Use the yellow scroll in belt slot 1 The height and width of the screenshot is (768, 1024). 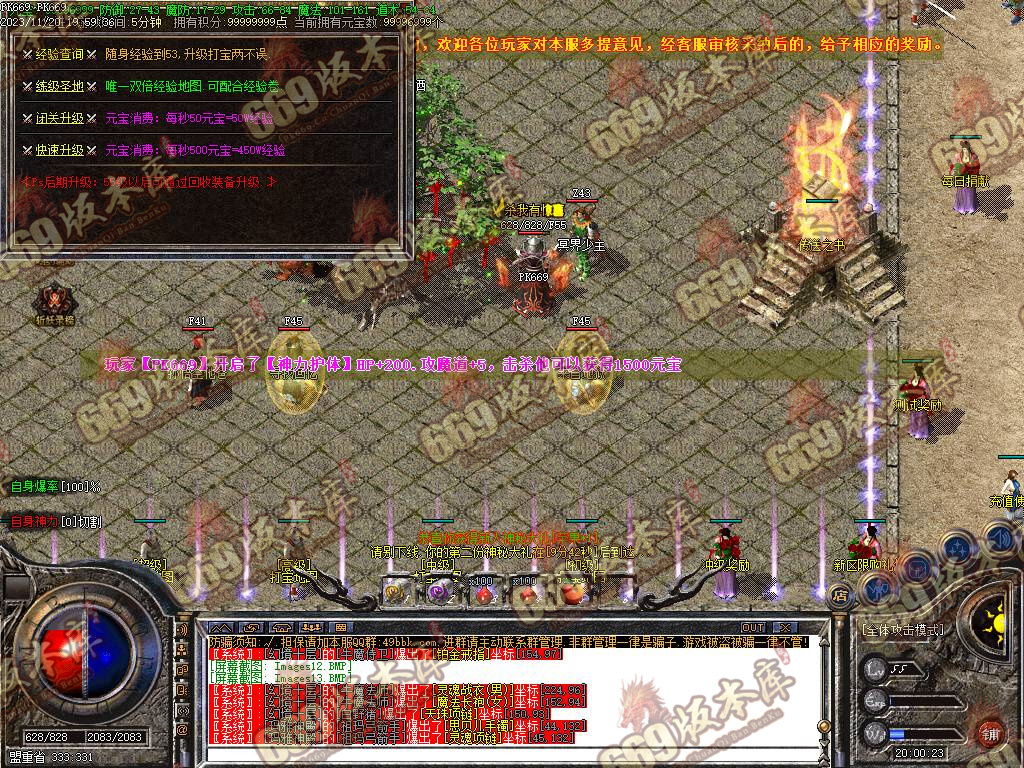[x=394, y=592]
